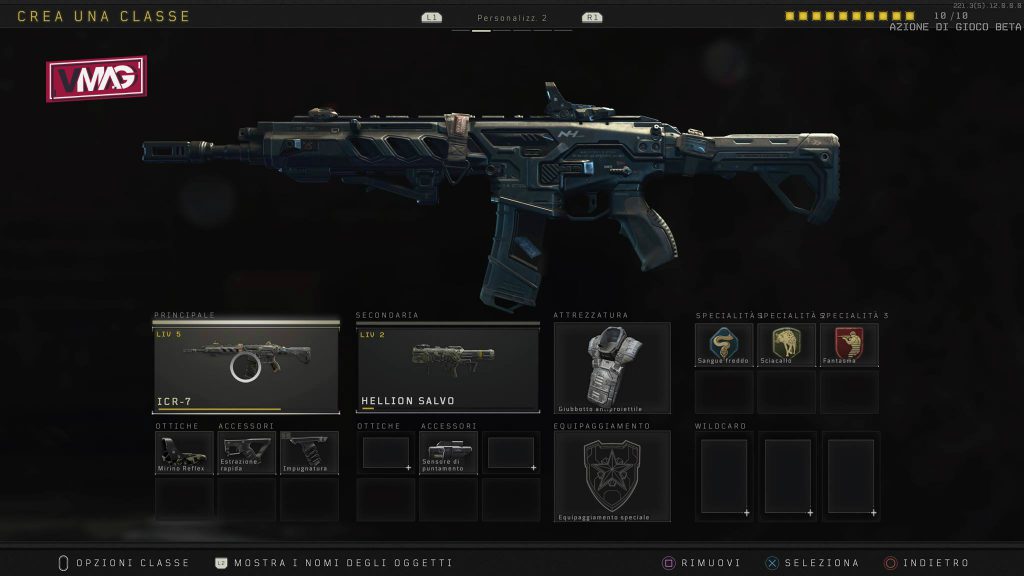Select the Mirino Reflex optic slot
This screenshot has width=1024, height=576.
point(185,453)
